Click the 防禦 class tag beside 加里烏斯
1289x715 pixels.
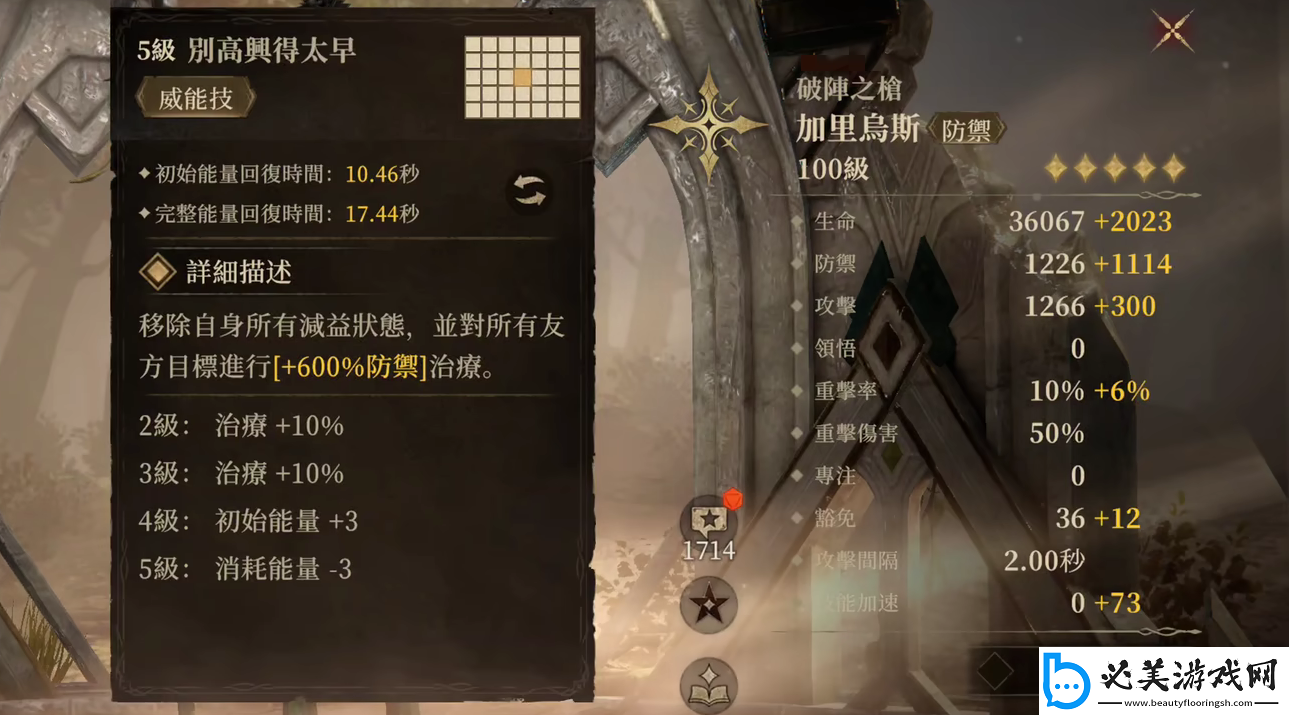coord(967,130)
